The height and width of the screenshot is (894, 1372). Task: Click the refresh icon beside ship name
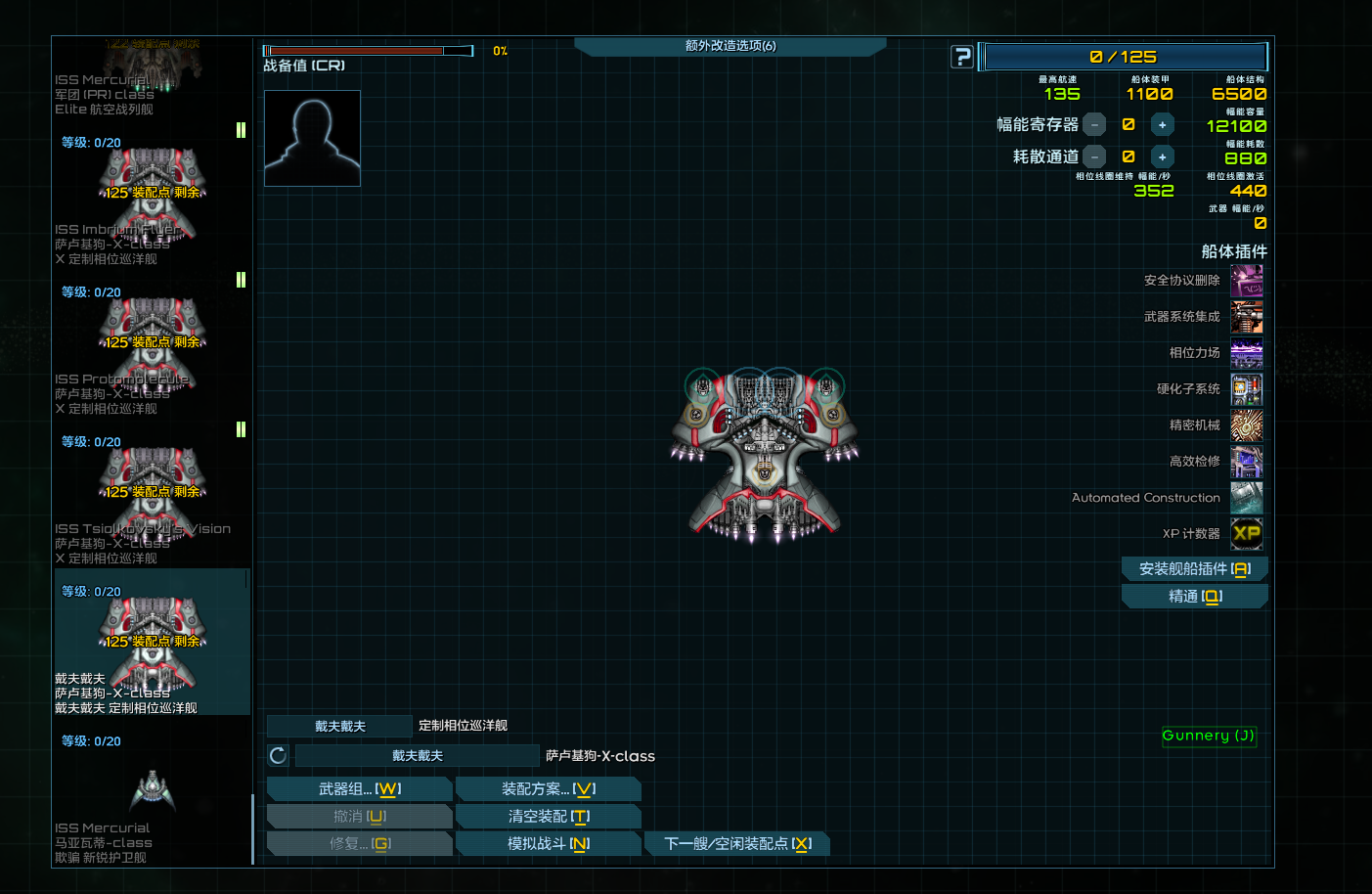pos(277,755)
